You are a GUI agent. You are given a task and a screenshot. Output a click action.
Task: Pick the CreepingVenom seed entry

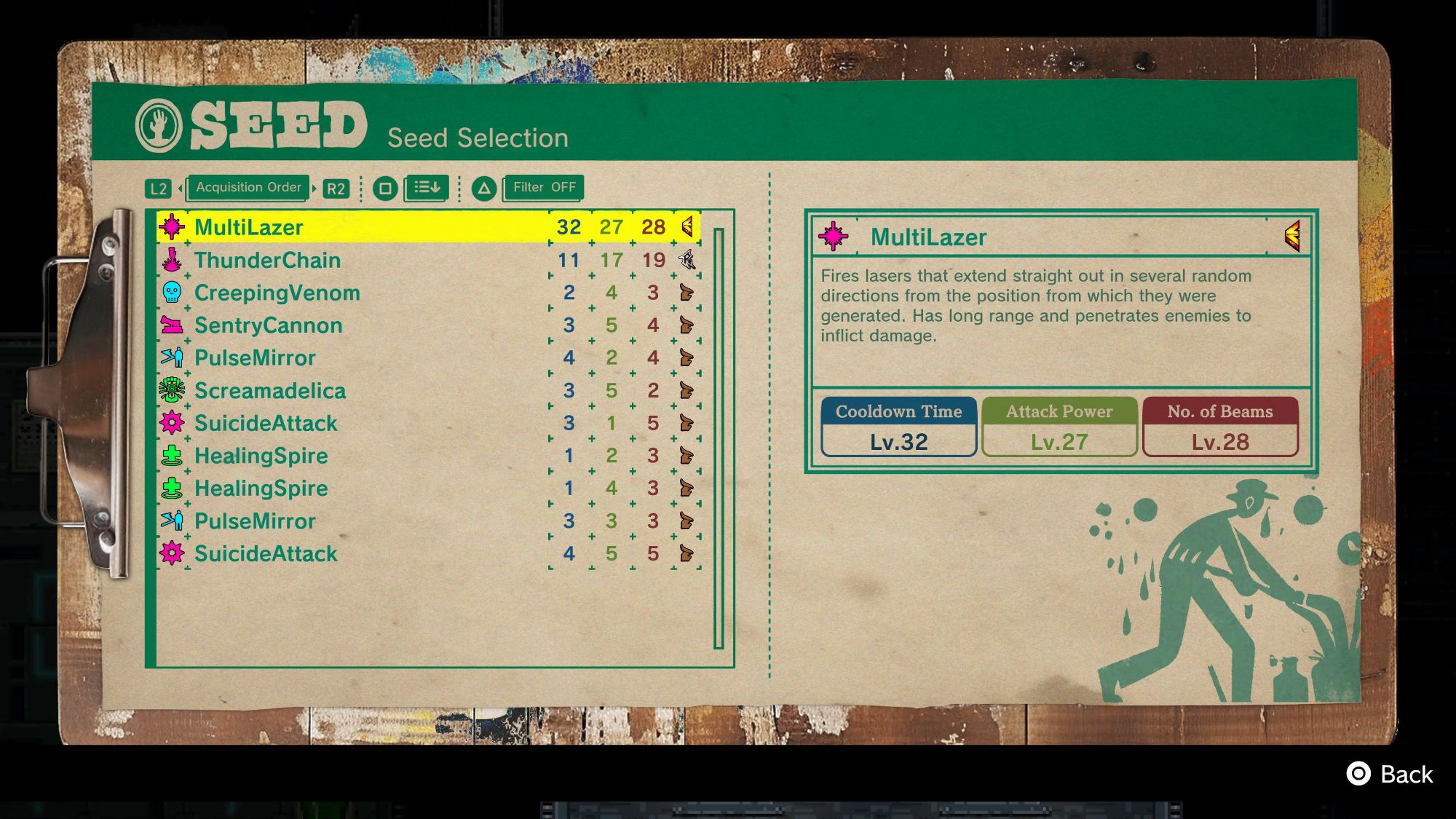tap(428, 293)
